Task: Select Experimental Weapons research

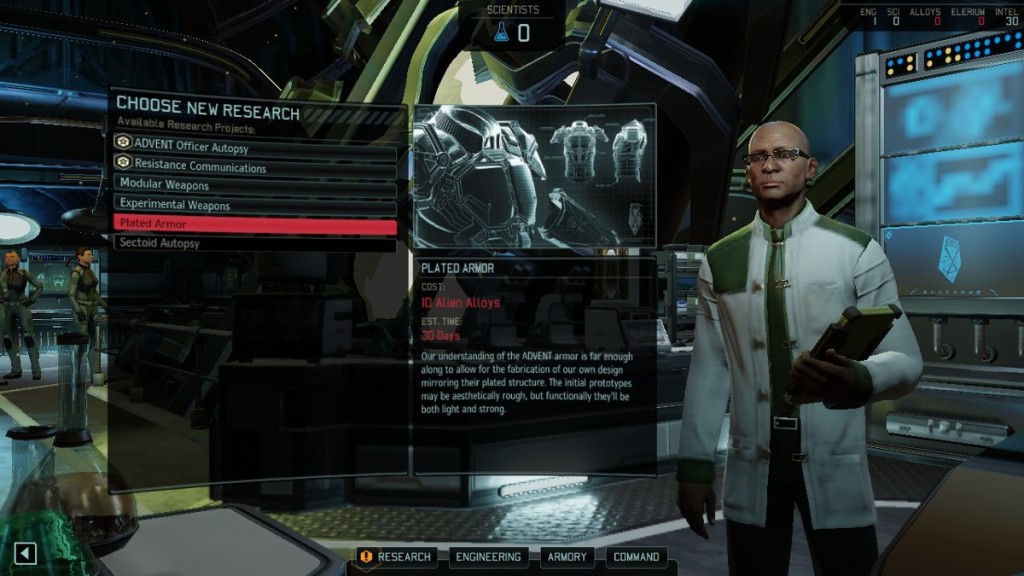Action: [x=255, y=205]
